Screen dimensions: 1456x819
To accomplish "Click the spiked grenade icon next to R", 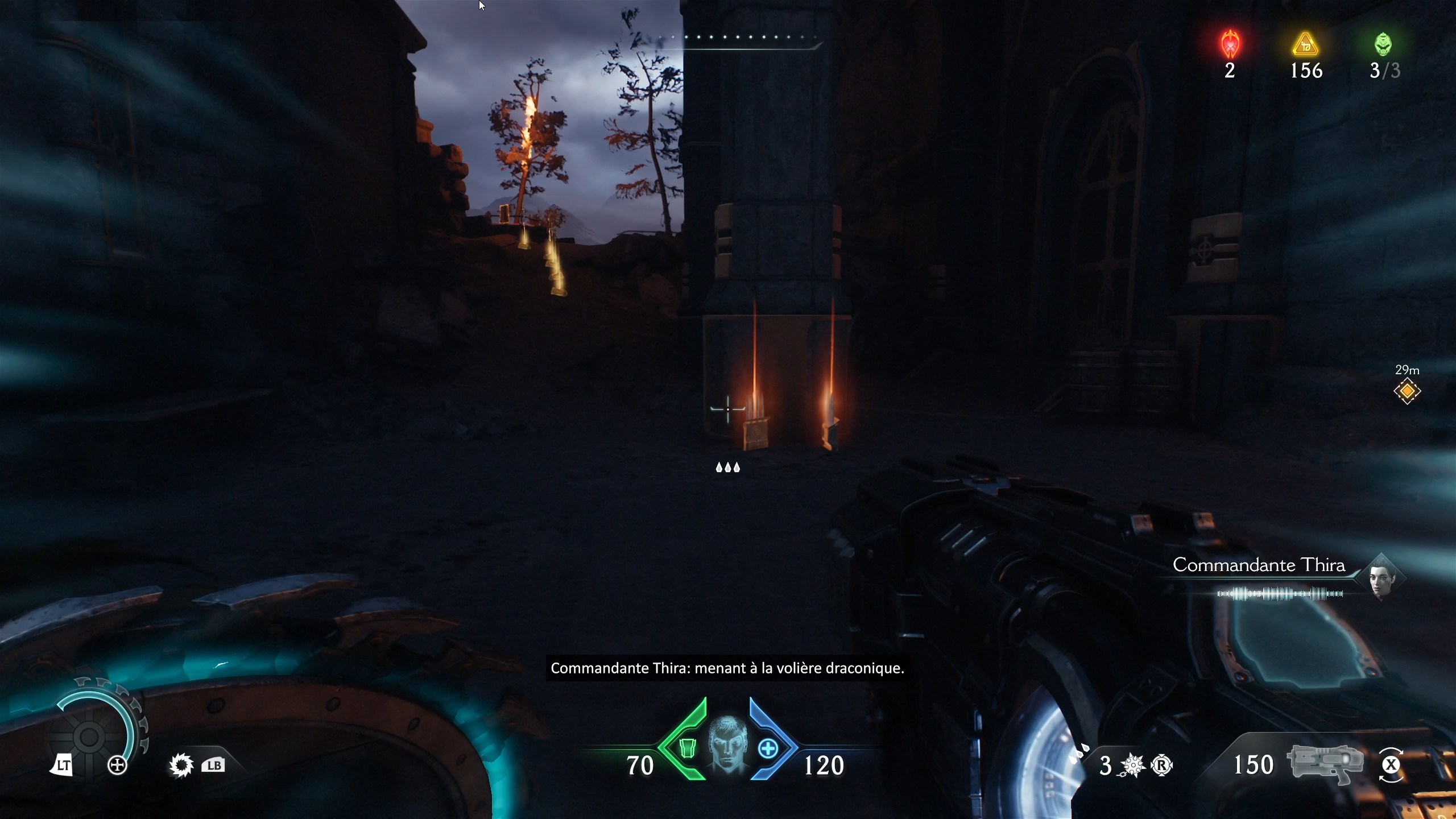I will point(1132,765).
